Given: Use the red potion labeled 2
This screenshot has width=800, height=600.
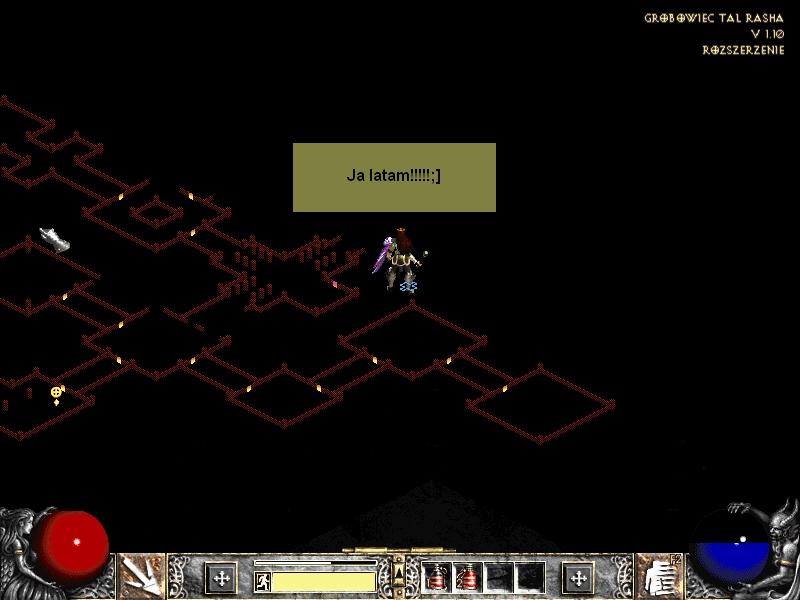Looking at the screenshot, I should pos(466,577).
